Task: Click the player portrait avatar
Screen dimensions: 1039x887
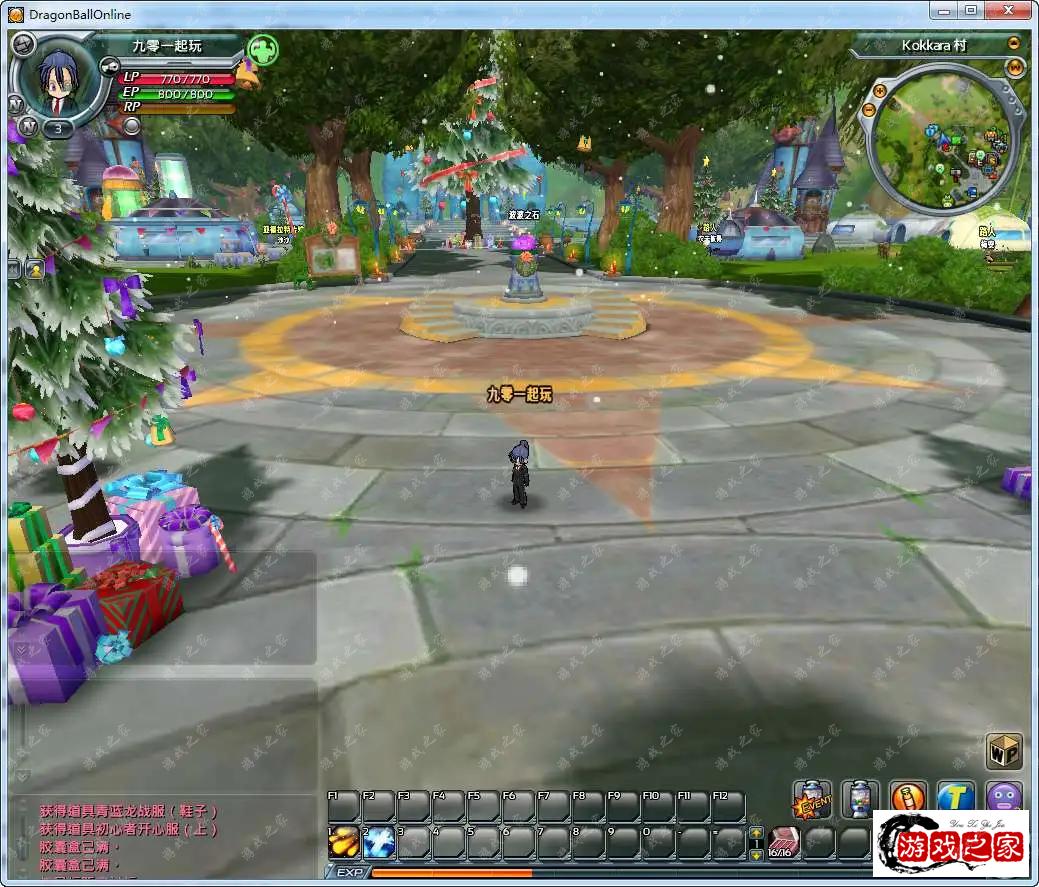Action: click(59, 80)
